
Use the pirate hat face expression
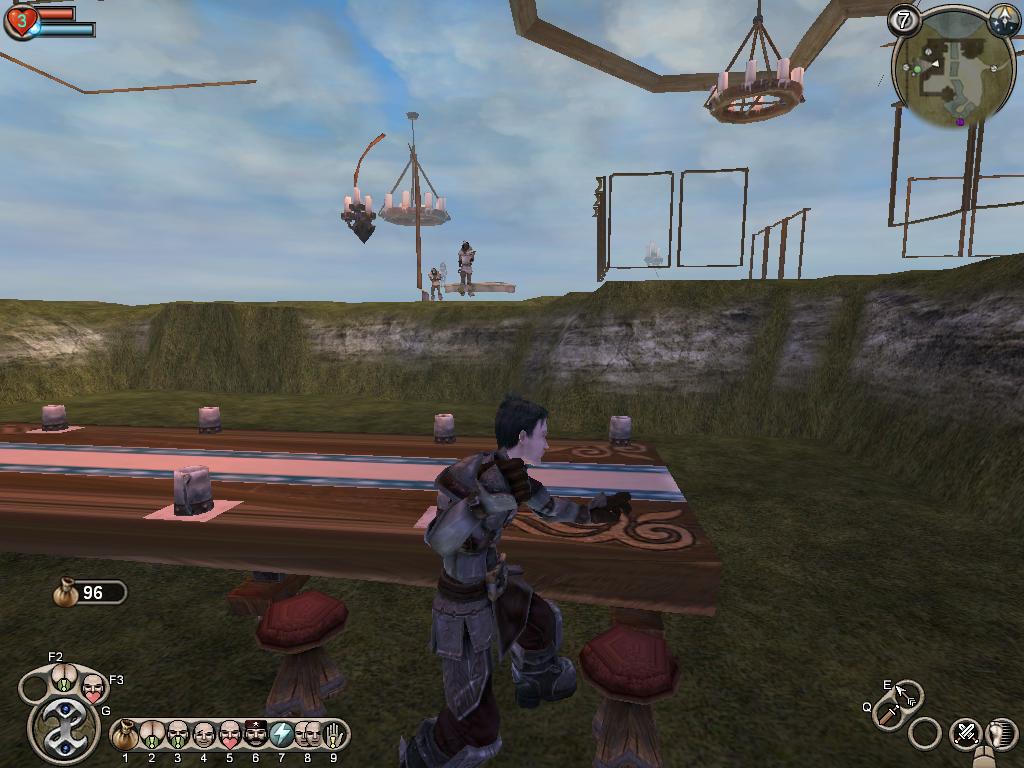(256, 735)
